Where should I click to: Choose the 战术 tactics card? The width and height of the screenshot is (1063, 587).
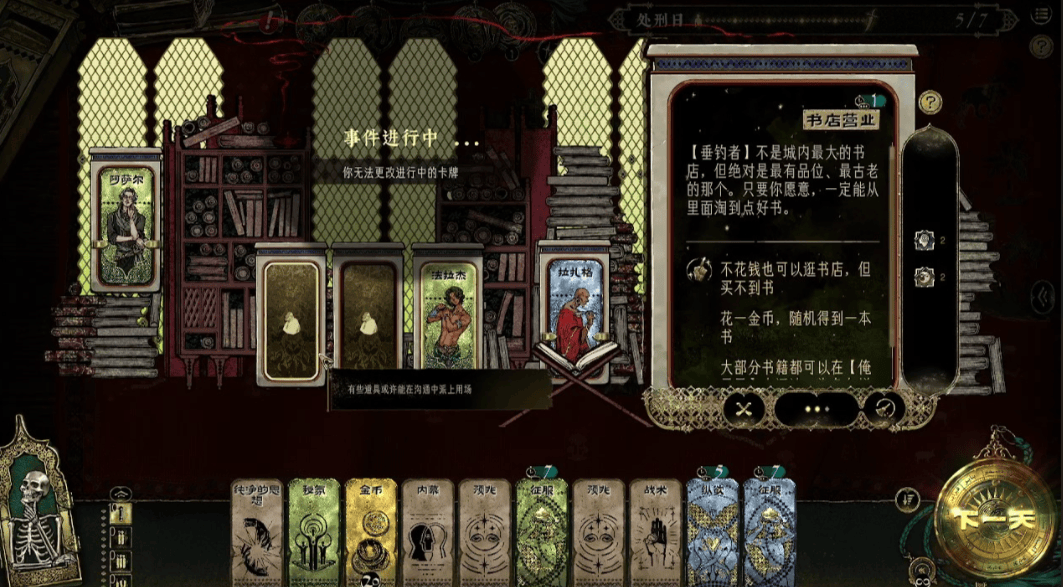coord(655,530)
